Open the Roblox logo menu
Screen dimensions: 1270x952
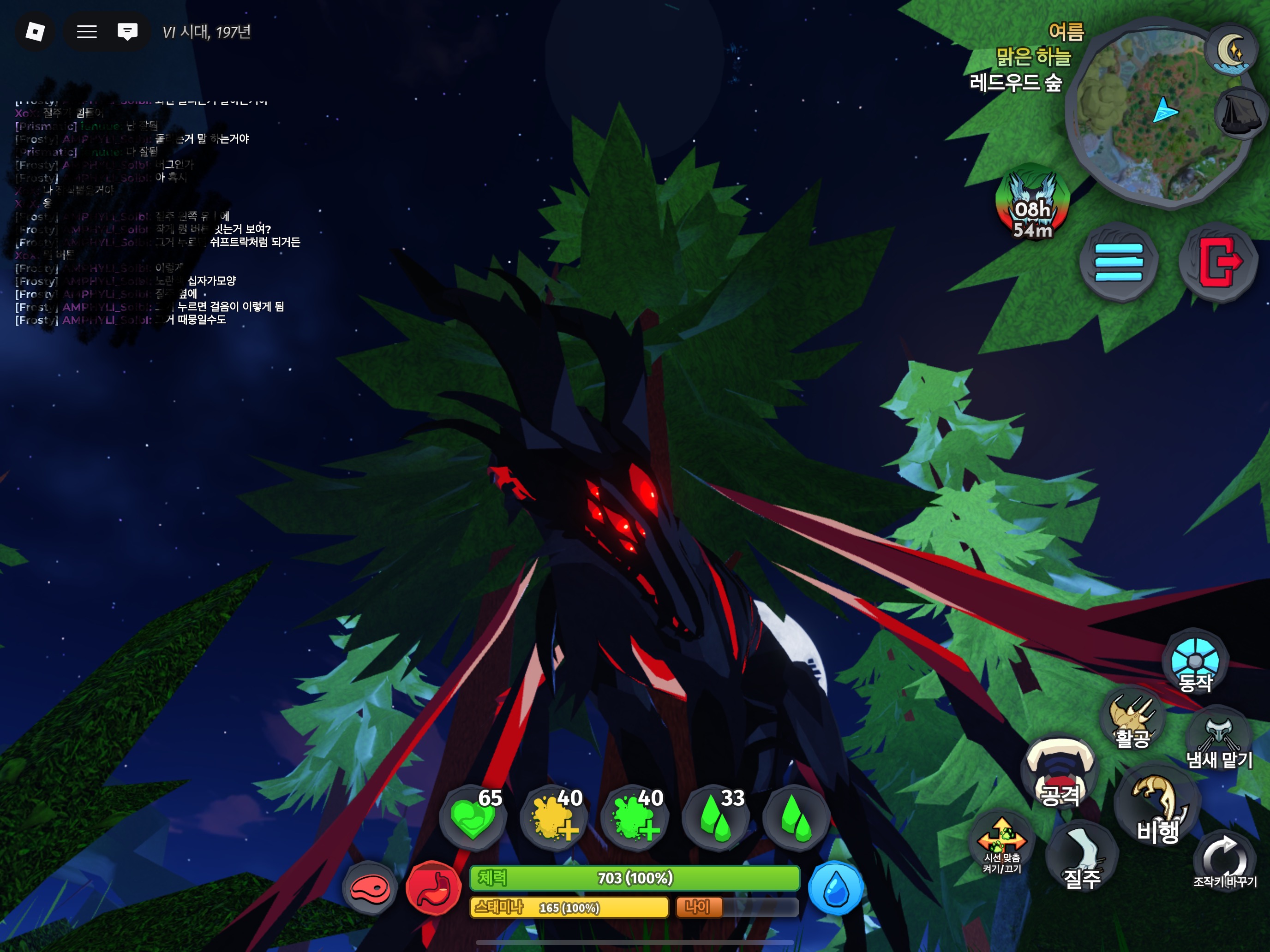coord(35,31)
